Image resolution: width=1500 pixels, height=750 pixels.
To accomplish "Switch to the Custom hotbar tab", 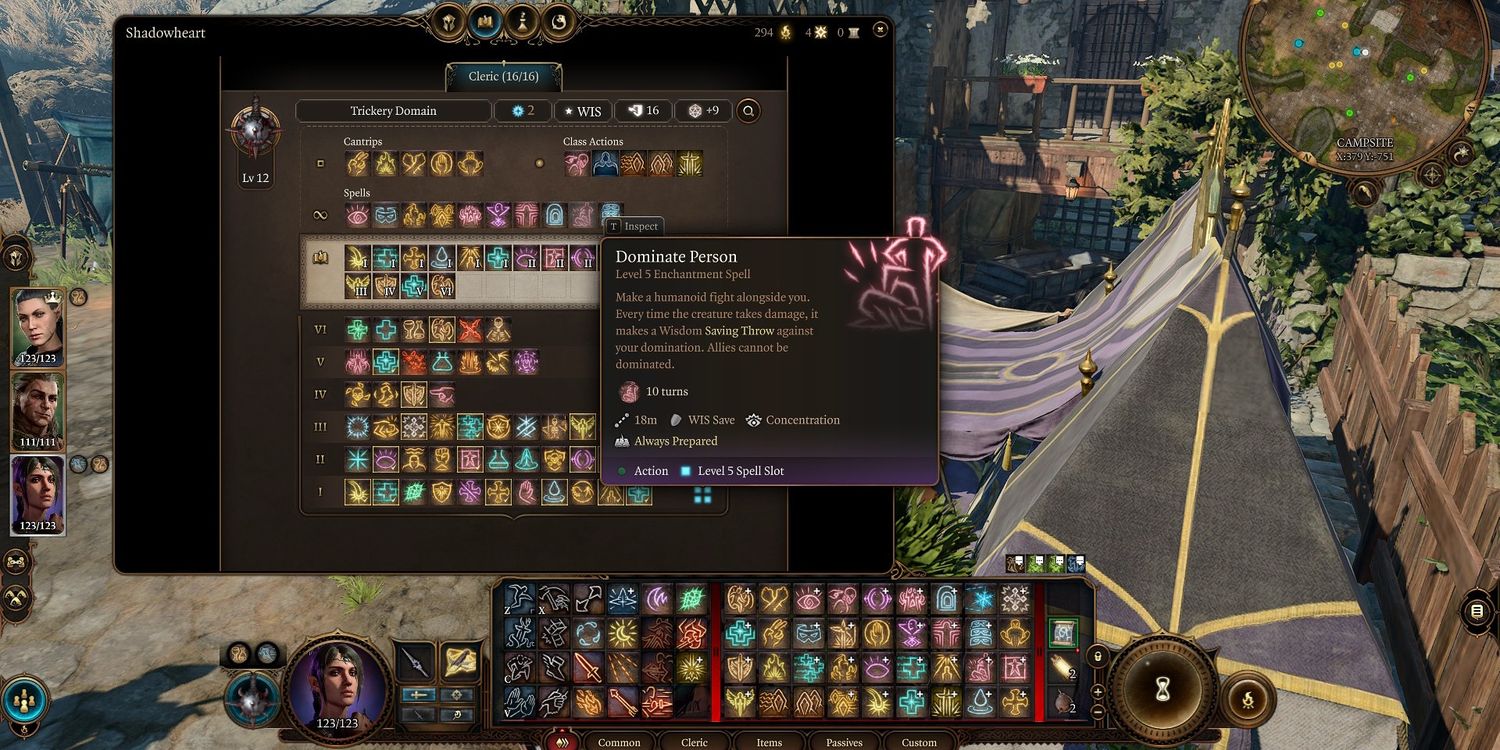I will (919, 742).
